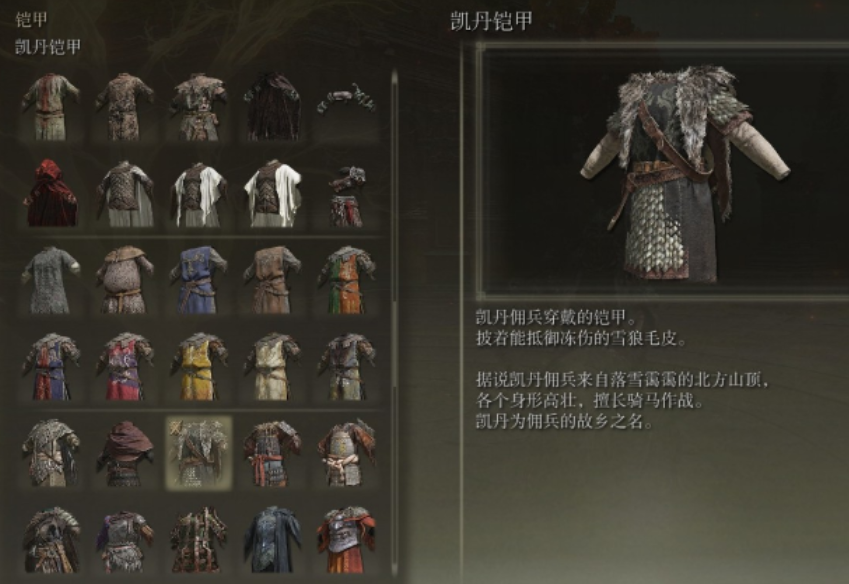Choose the blue tabard chest armor
Screen dimensions: 849x584
[x=198, y=279]
